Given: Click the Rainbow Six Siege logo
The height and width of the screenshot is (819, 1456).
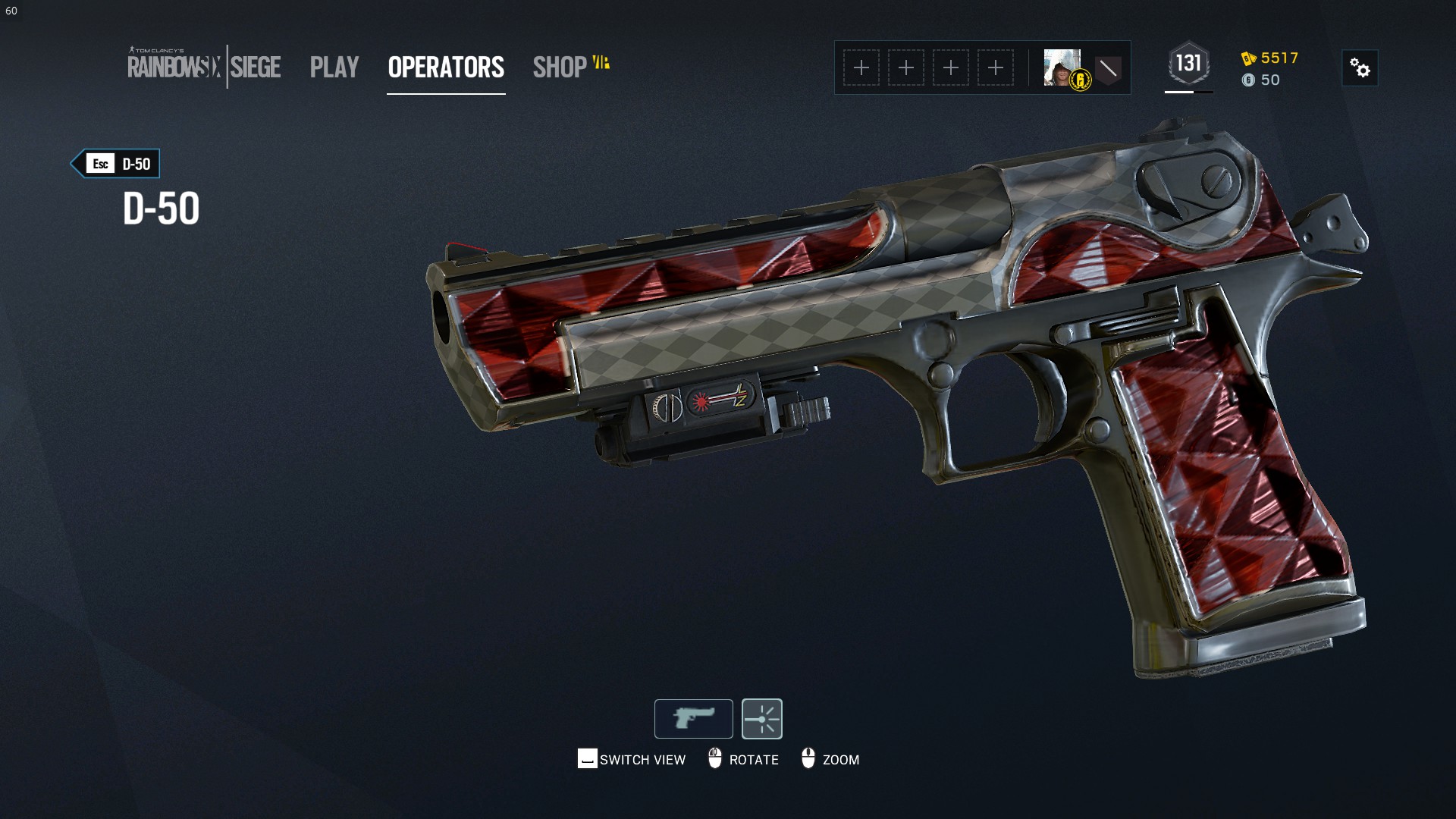Looking at the screenshot, I should click(204, 67).
